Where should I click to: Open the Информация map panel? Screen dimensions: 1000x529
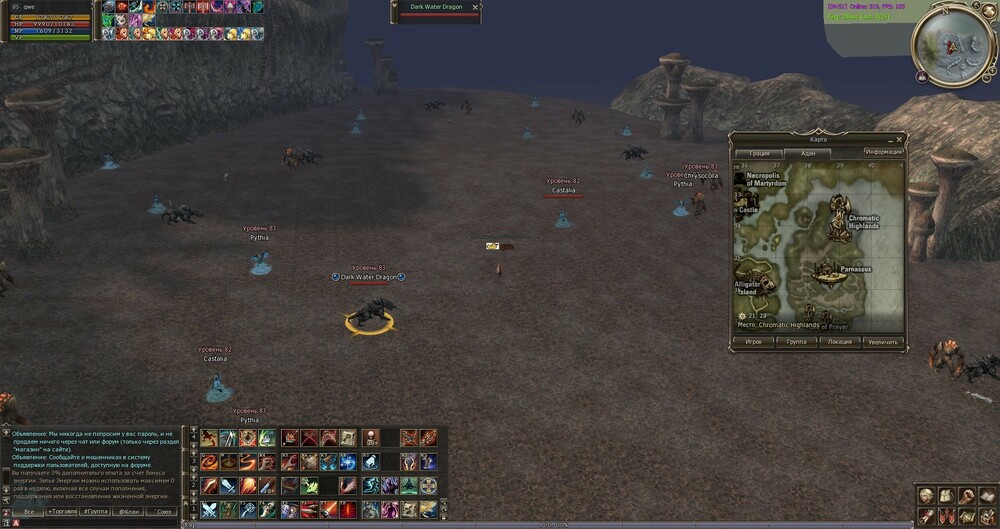pos(884,152)
